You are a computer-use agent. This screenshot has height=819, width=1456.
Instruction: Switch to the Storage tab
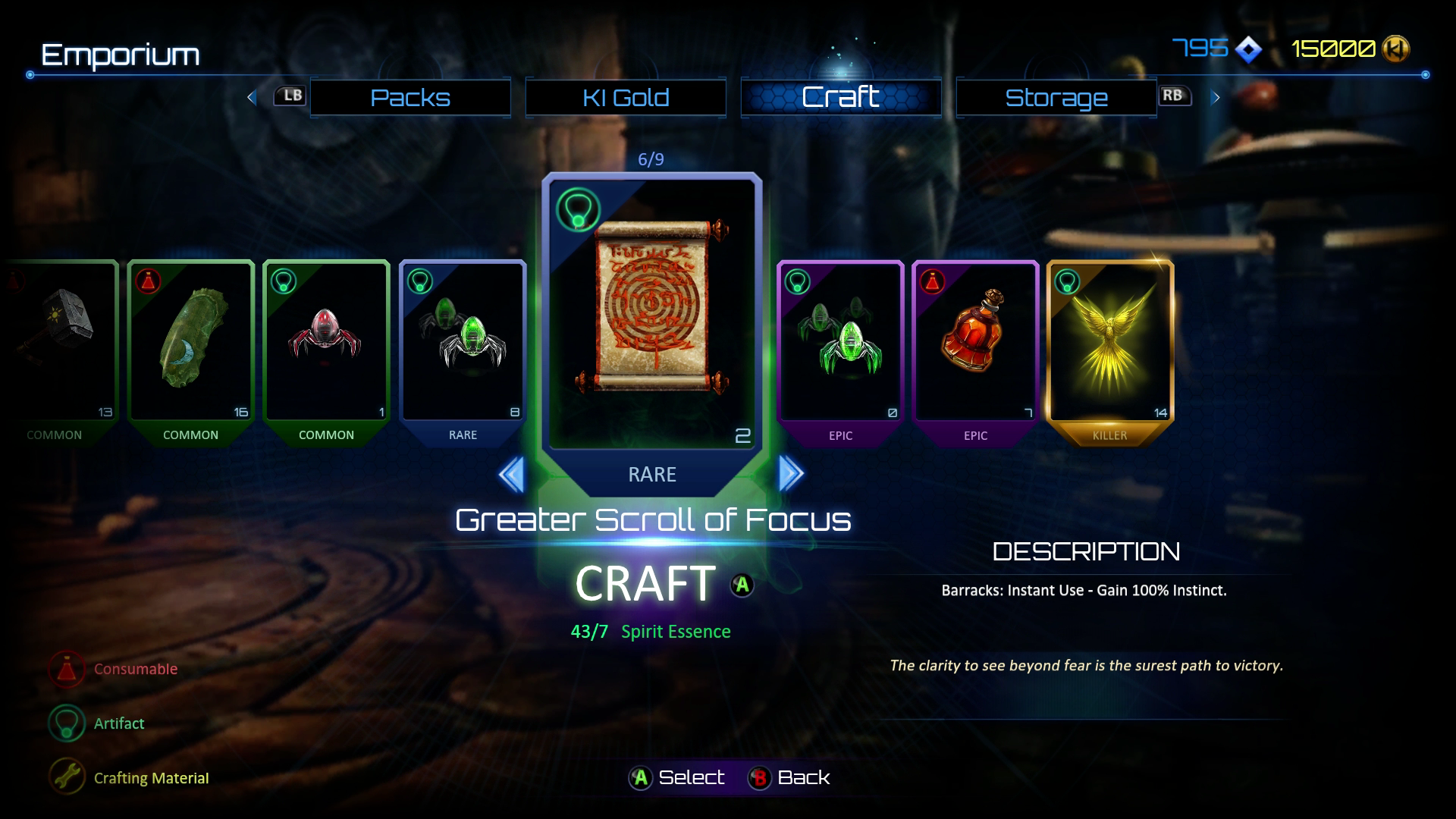tap(1056, 98)
